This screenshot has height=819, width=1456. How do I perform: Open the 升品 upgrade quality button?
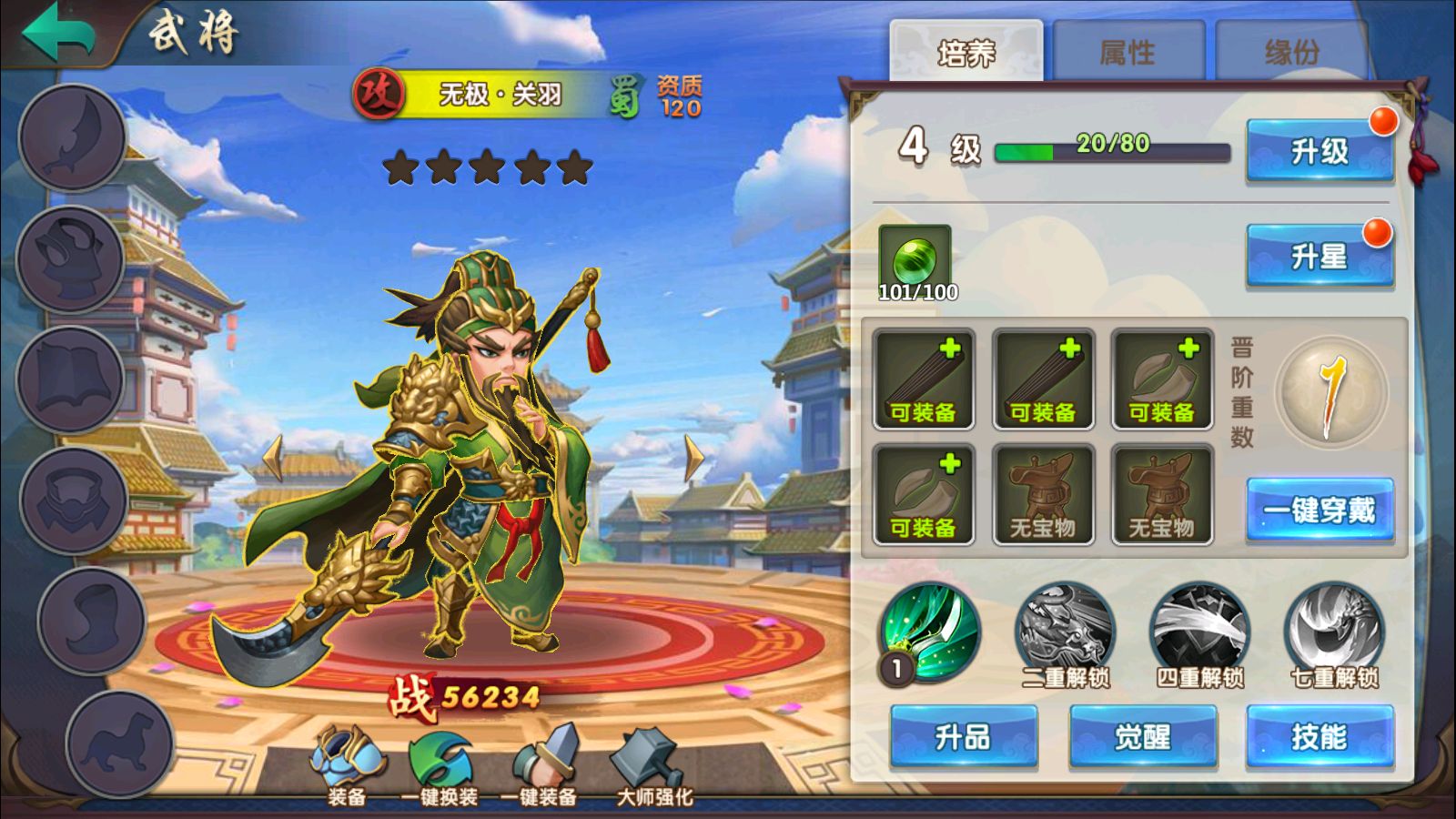[964, 736]
